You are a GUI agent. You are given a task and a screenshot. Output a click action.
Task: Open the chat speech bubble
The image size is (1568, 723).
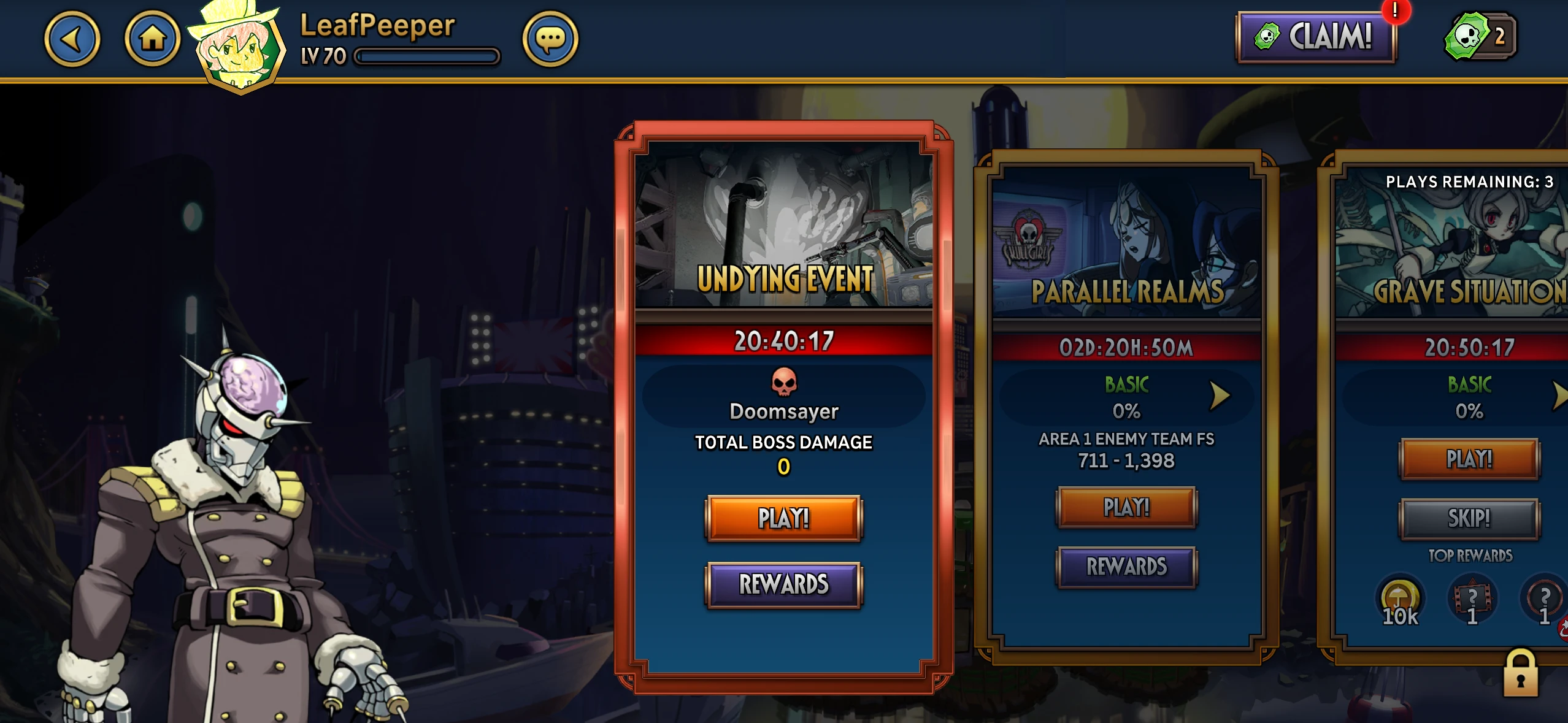550,39
